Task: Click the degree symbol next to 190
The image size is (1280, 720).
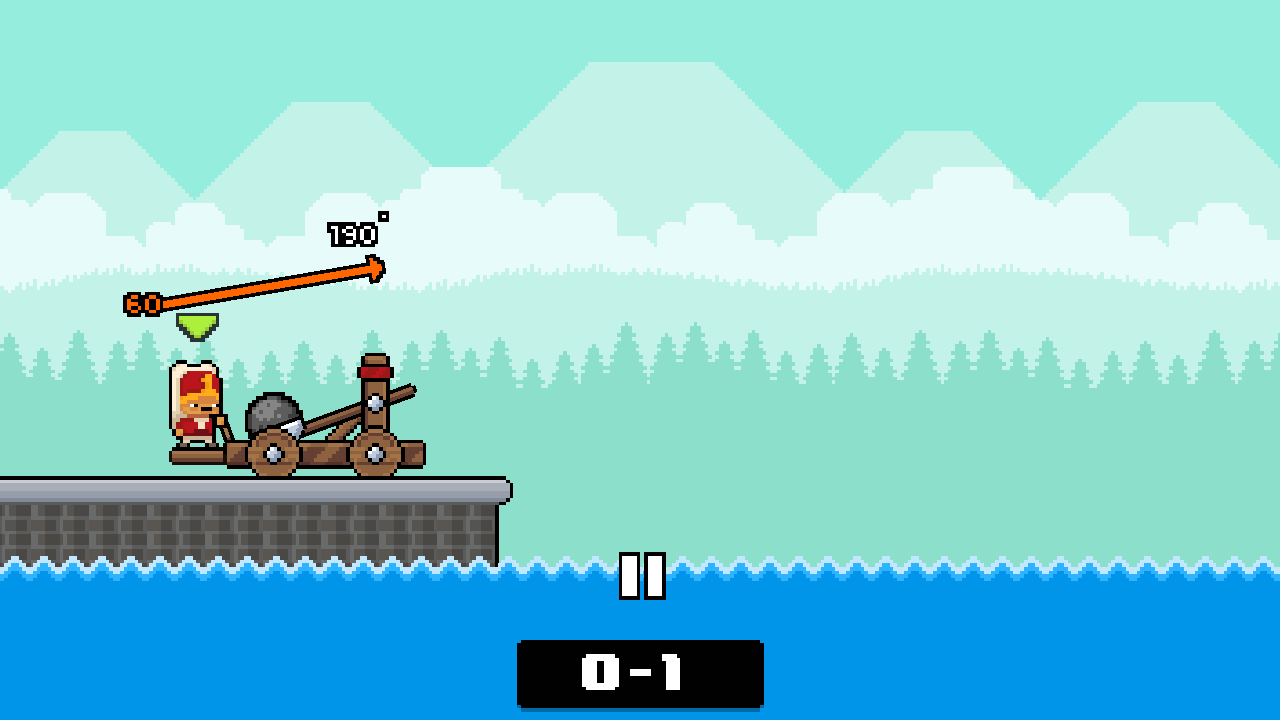Action: 383,217
